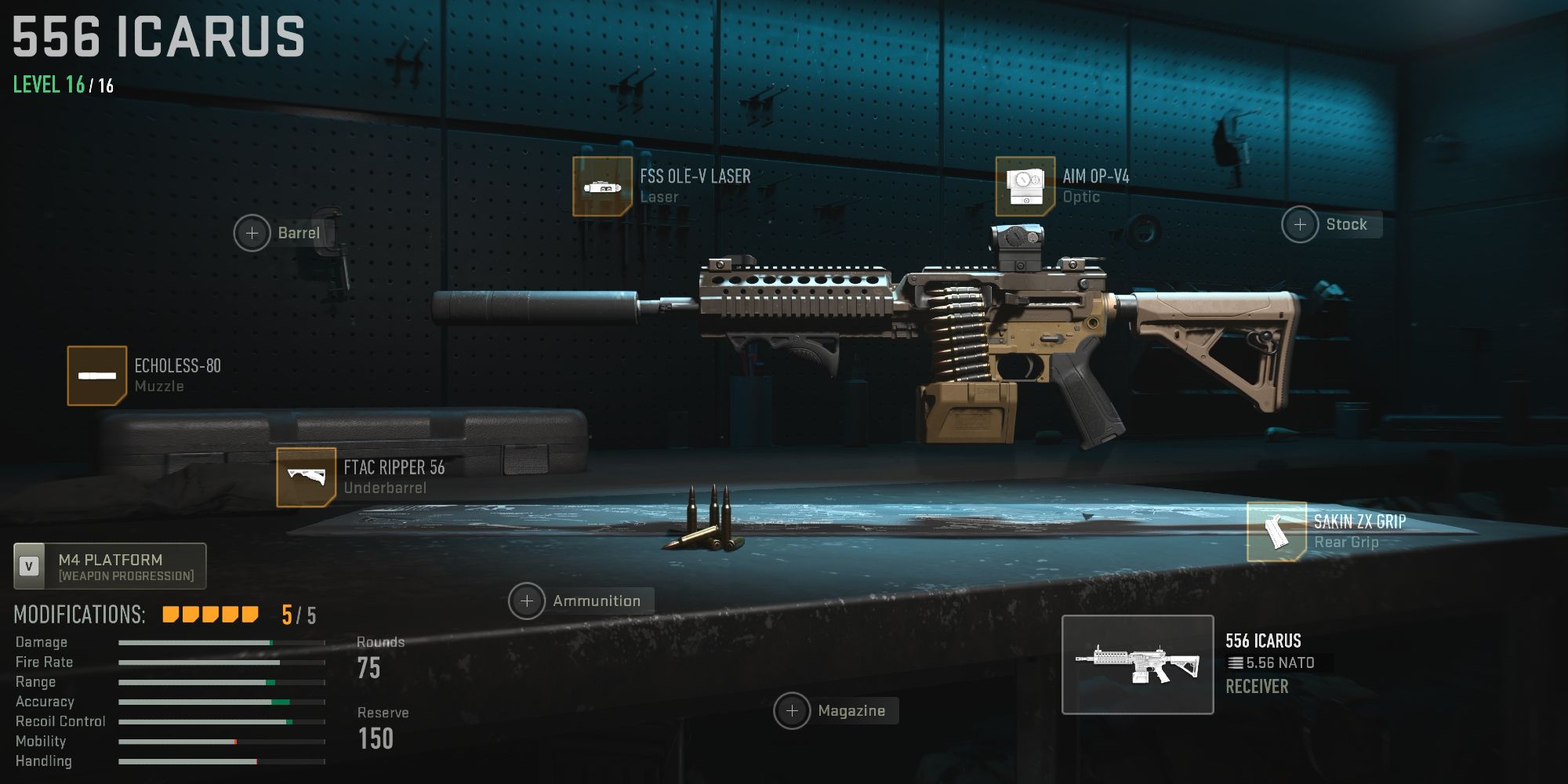The image size is (1568, 784).
Task: Open the Magazine attachment slot
Action: 793,710
